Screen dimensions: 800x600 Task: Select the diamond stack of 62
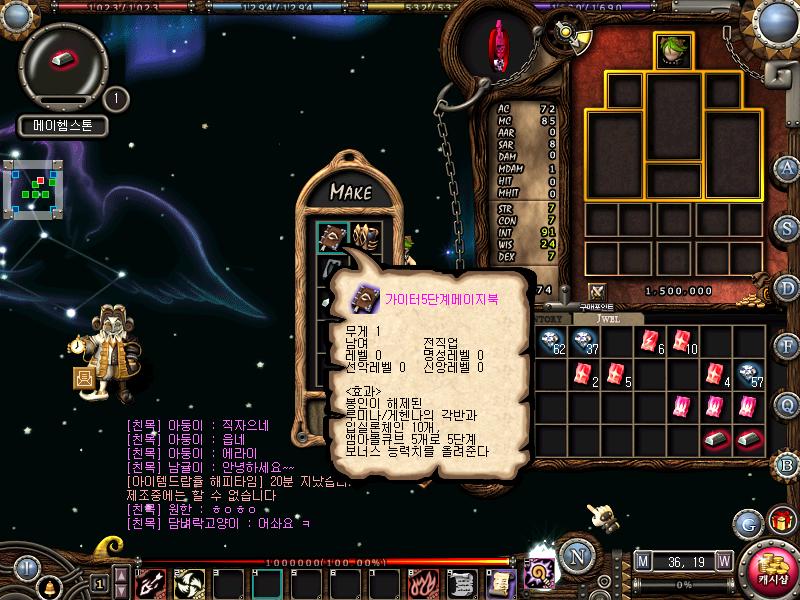point(551,342)
